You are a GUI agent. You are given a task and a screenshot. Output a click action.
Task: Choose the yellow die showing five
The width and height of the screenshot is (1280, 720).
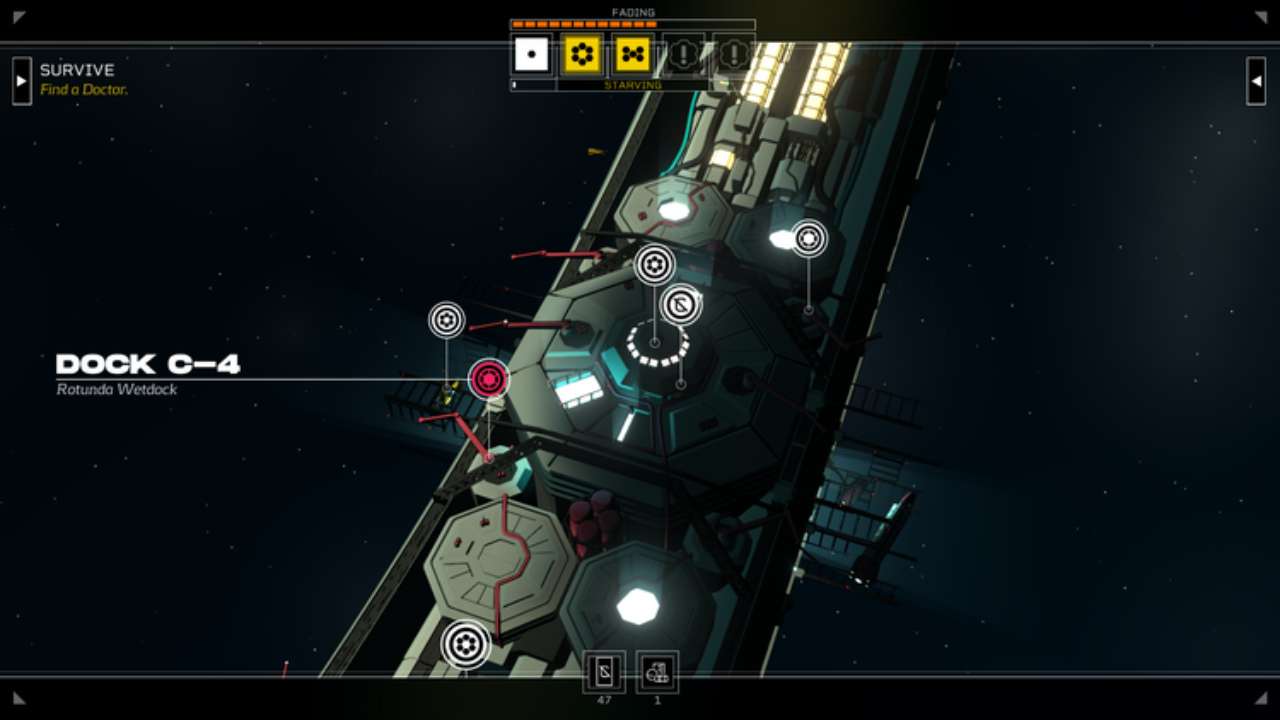[x=633, y=54]
